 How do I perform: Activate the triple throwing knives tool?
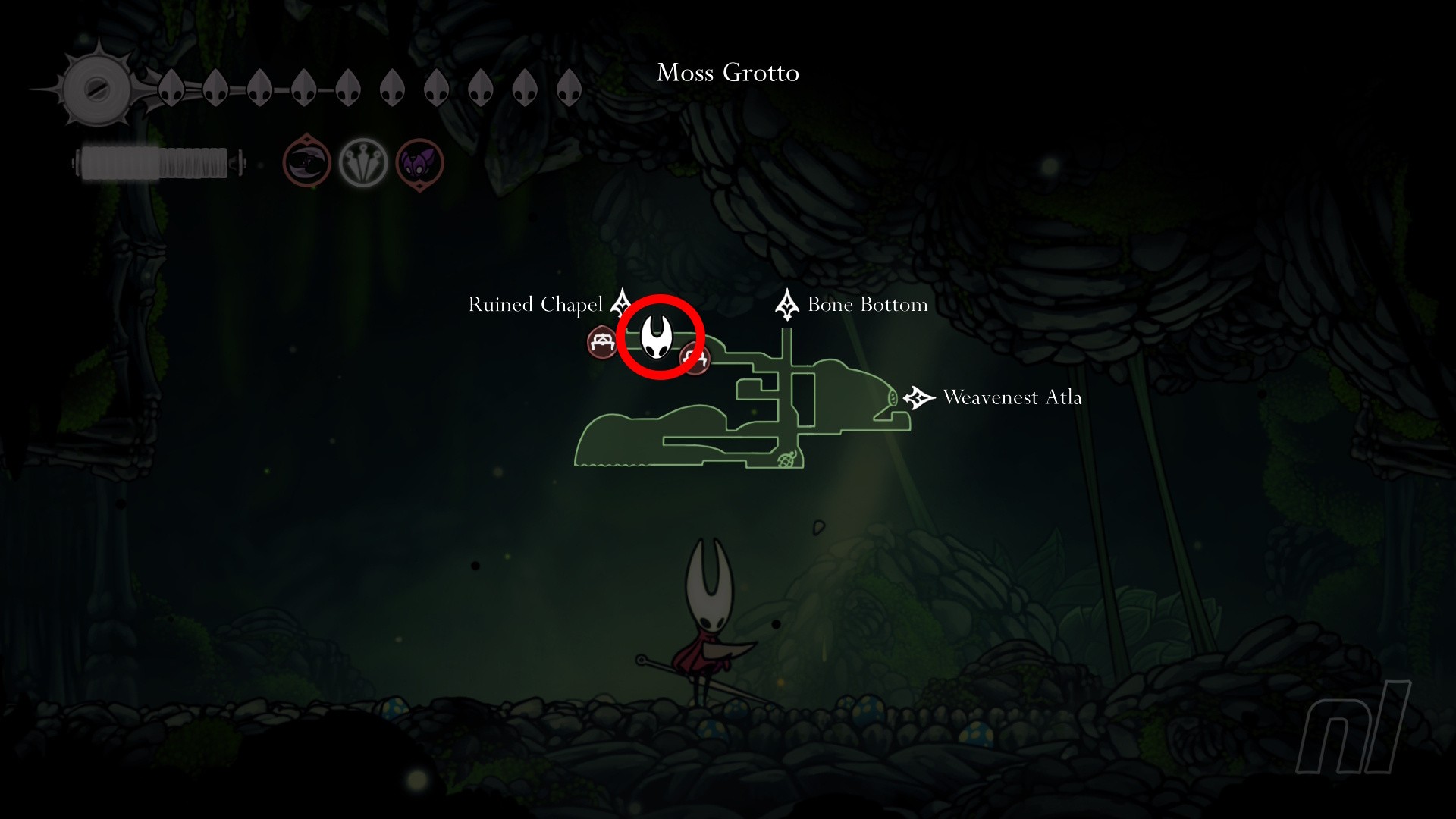[x=363, y=163]
